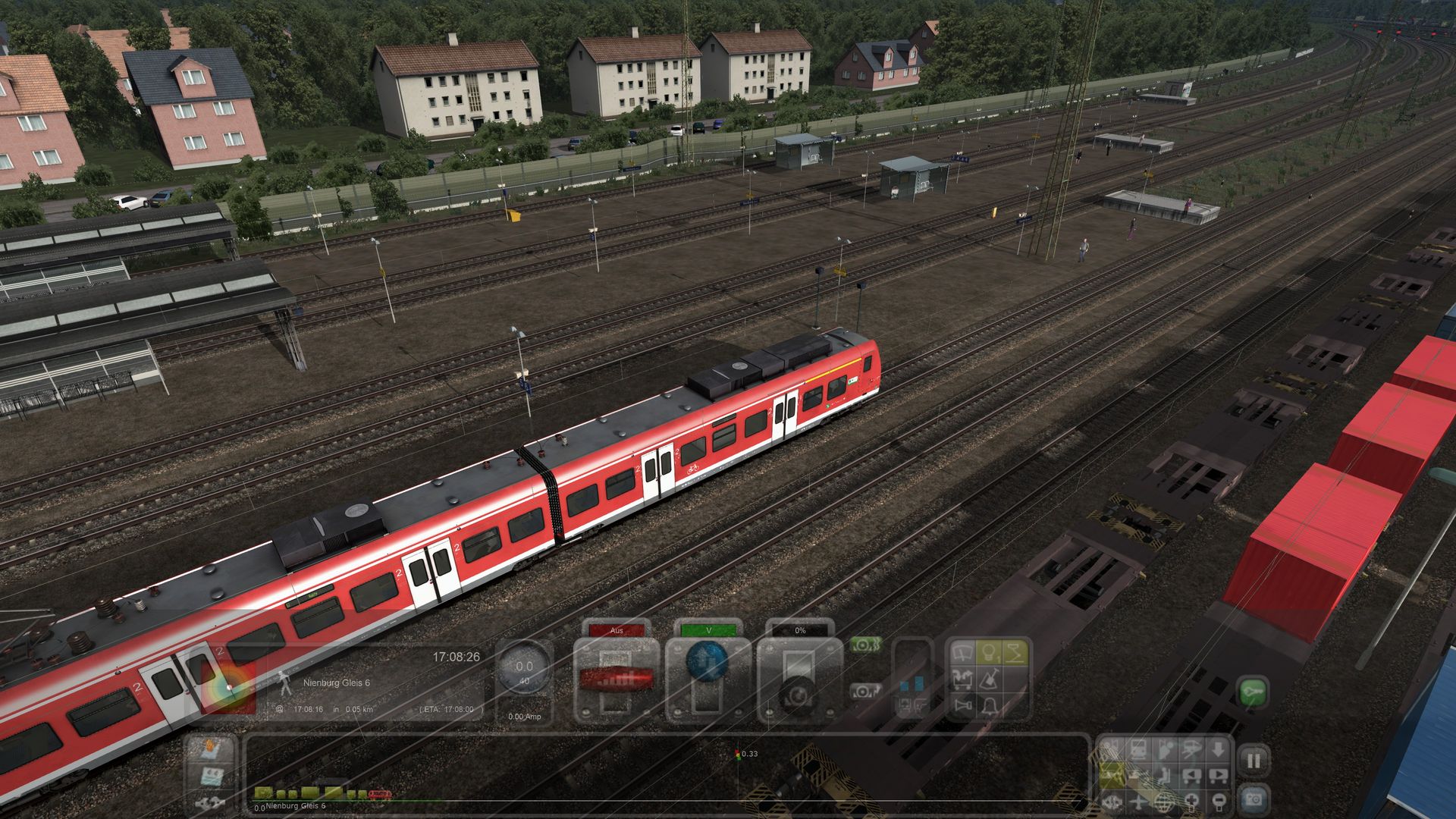Switch to the seated passenger view
The width and height of the screenshot is (1456, 819).
click(1163, 776)
